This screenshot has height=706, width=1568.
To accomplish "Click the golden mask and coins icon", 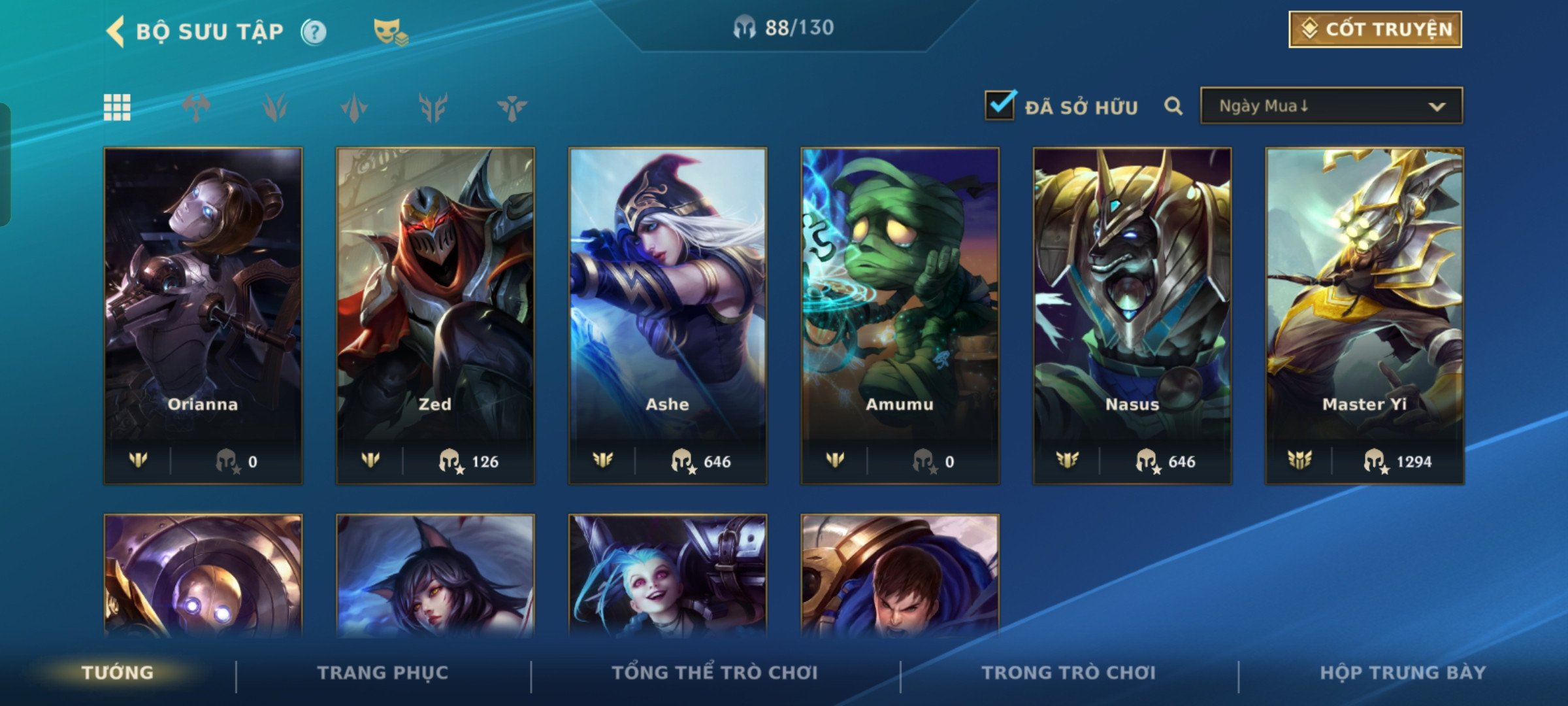I will point(390,31).
